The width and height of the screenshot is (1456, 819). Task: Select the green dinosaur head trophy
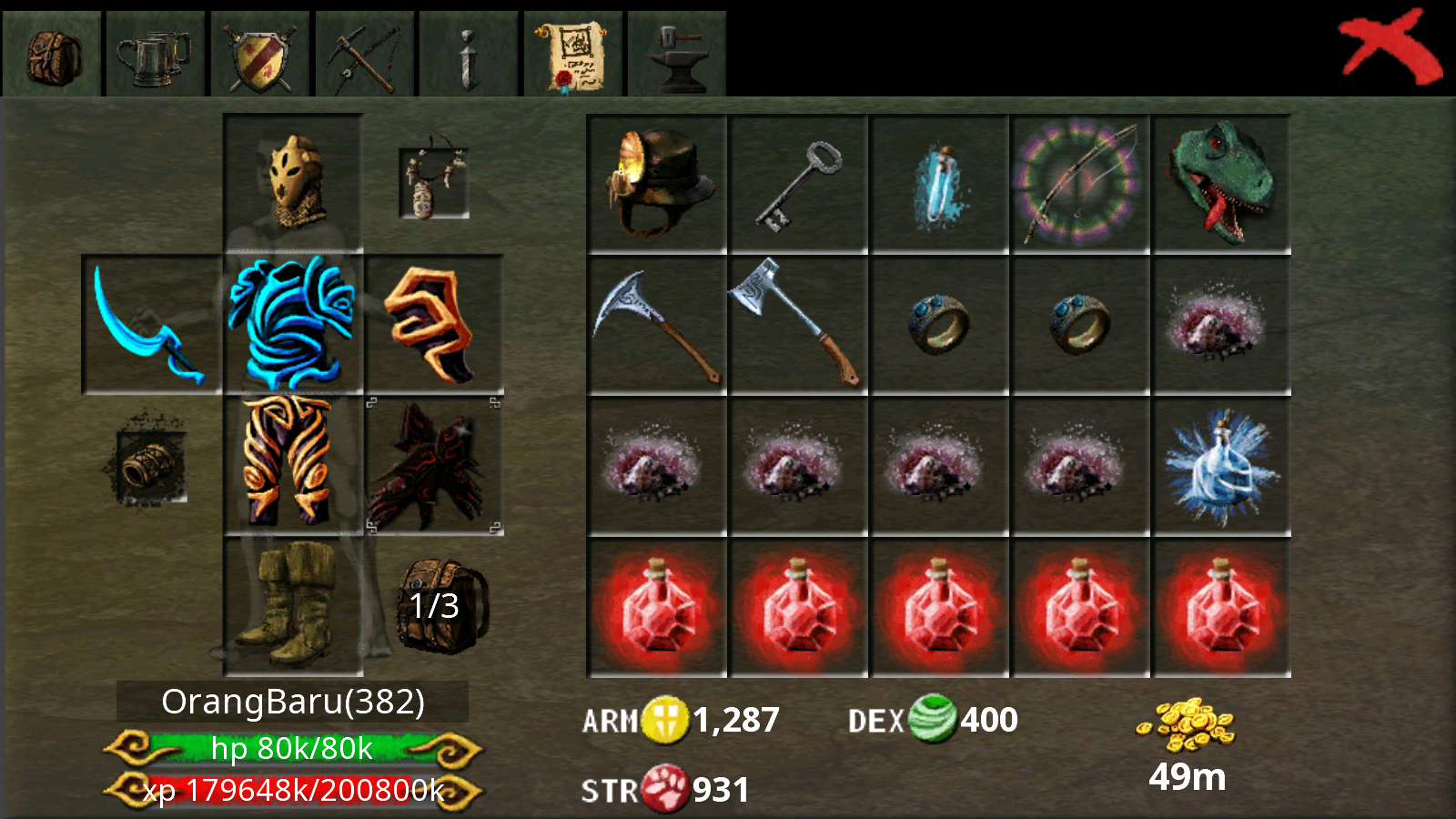[x=1221, y=179]
